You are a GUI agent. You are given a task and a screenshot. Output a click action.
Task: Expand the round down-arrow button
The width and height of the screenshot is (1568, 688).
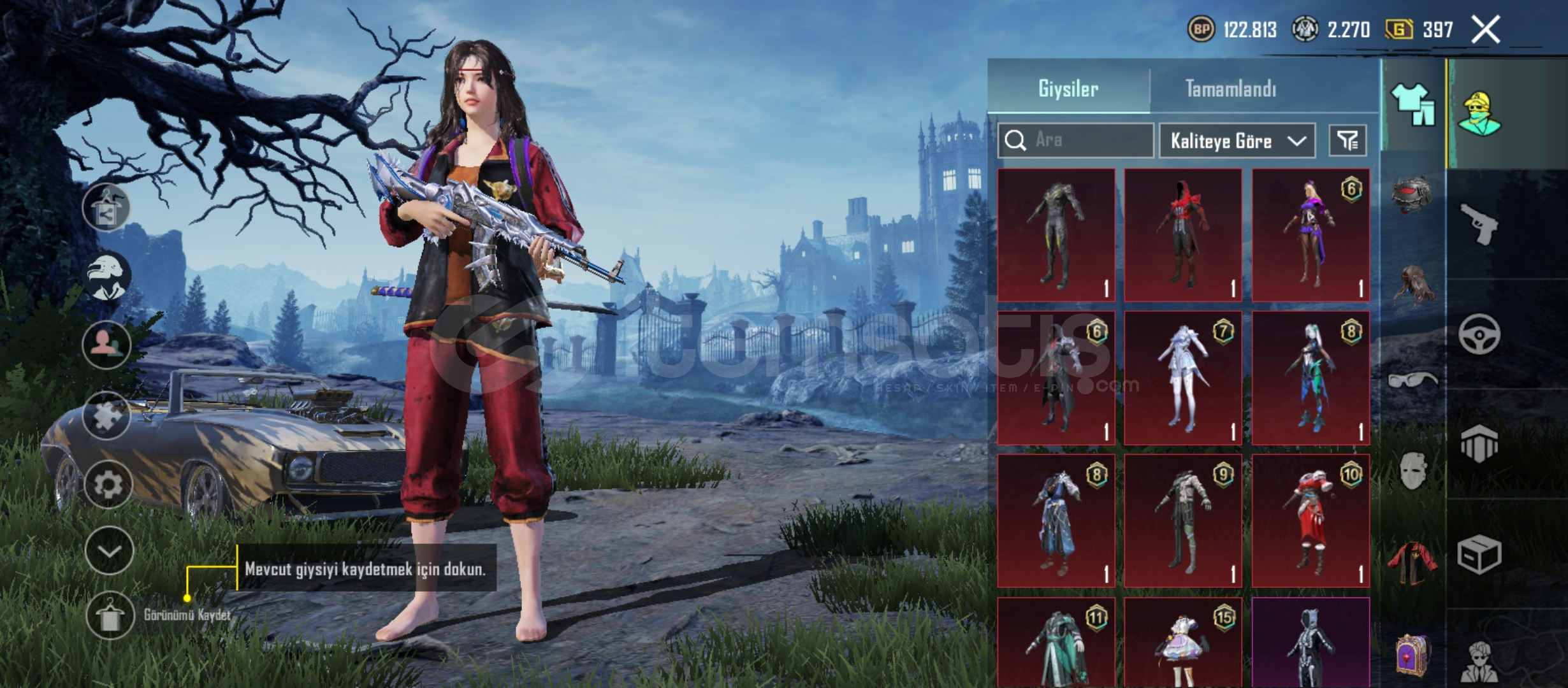[109, 551]
